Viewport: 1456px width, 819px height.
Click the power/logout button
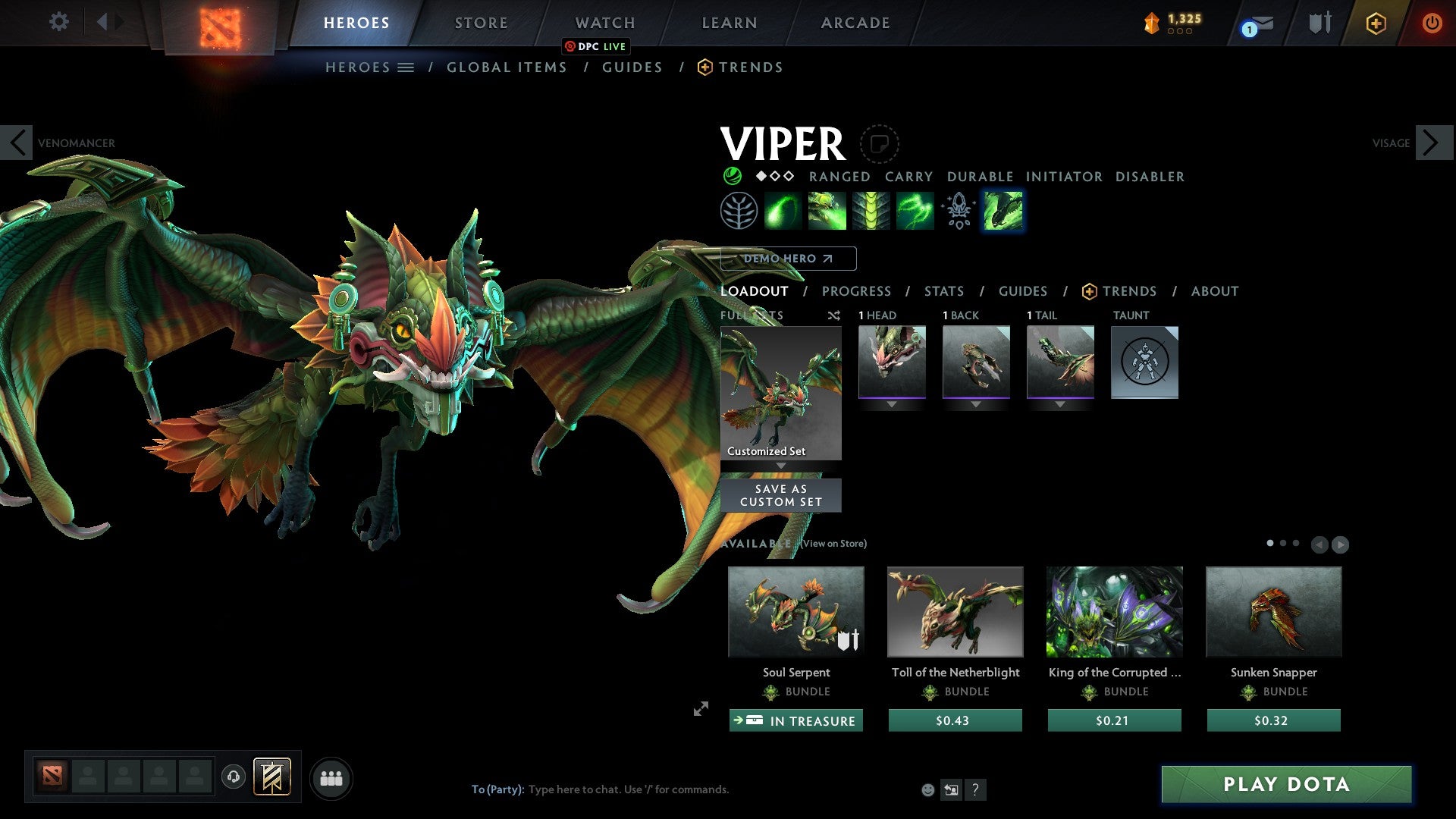pyautogui.click(x=1432, y=23)
